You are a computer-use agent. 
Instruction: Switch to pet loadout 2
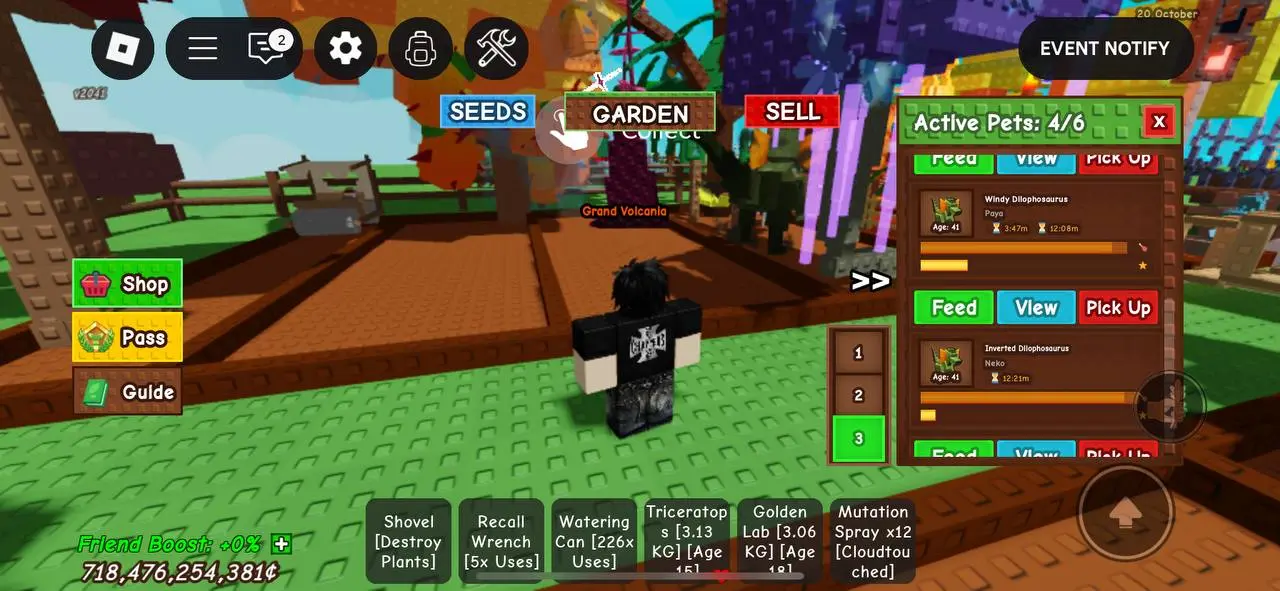coord(858,395)
